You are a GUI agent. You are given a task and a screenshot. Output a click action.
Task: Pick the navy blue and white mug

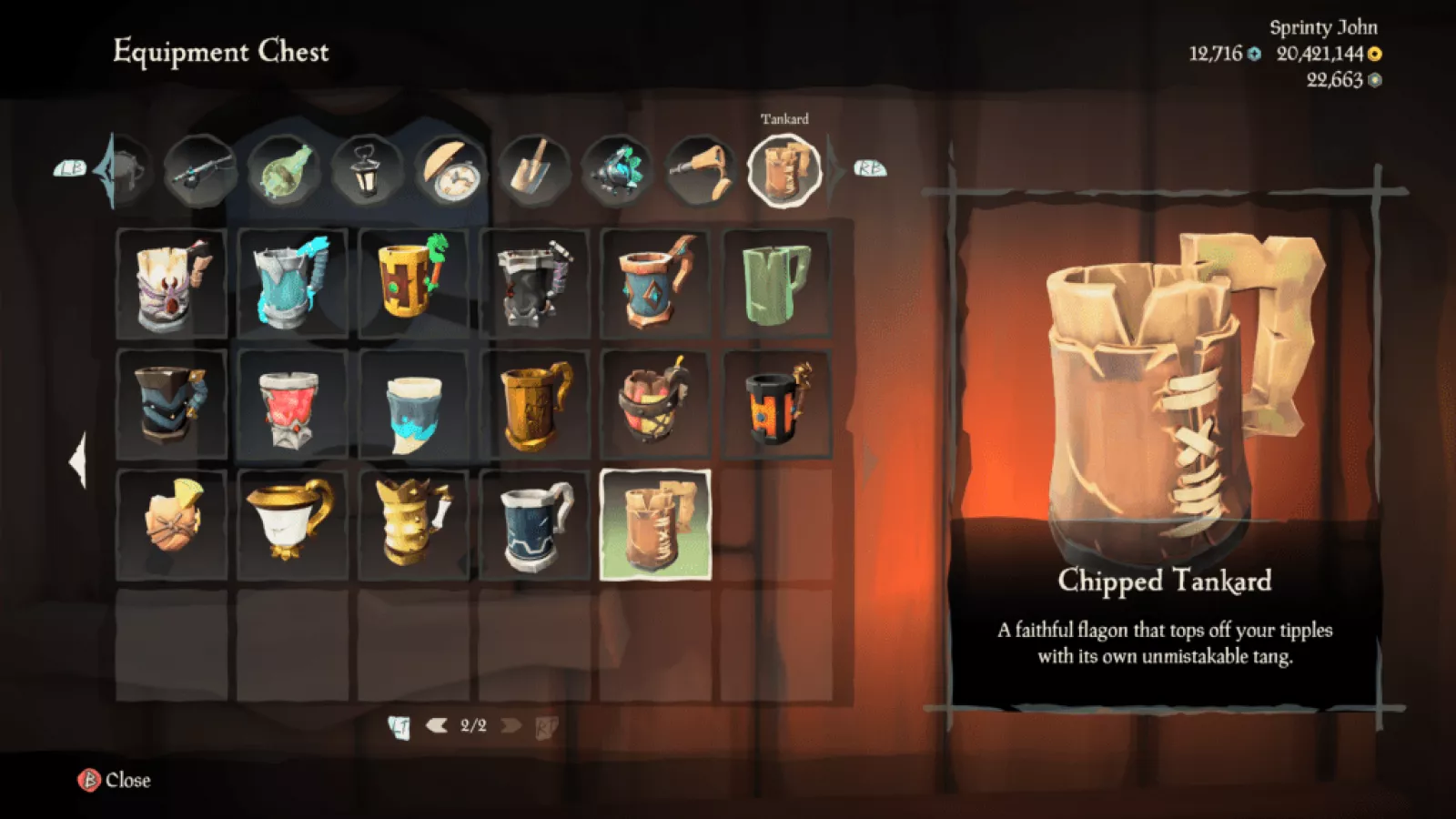(x=535, y=525)
